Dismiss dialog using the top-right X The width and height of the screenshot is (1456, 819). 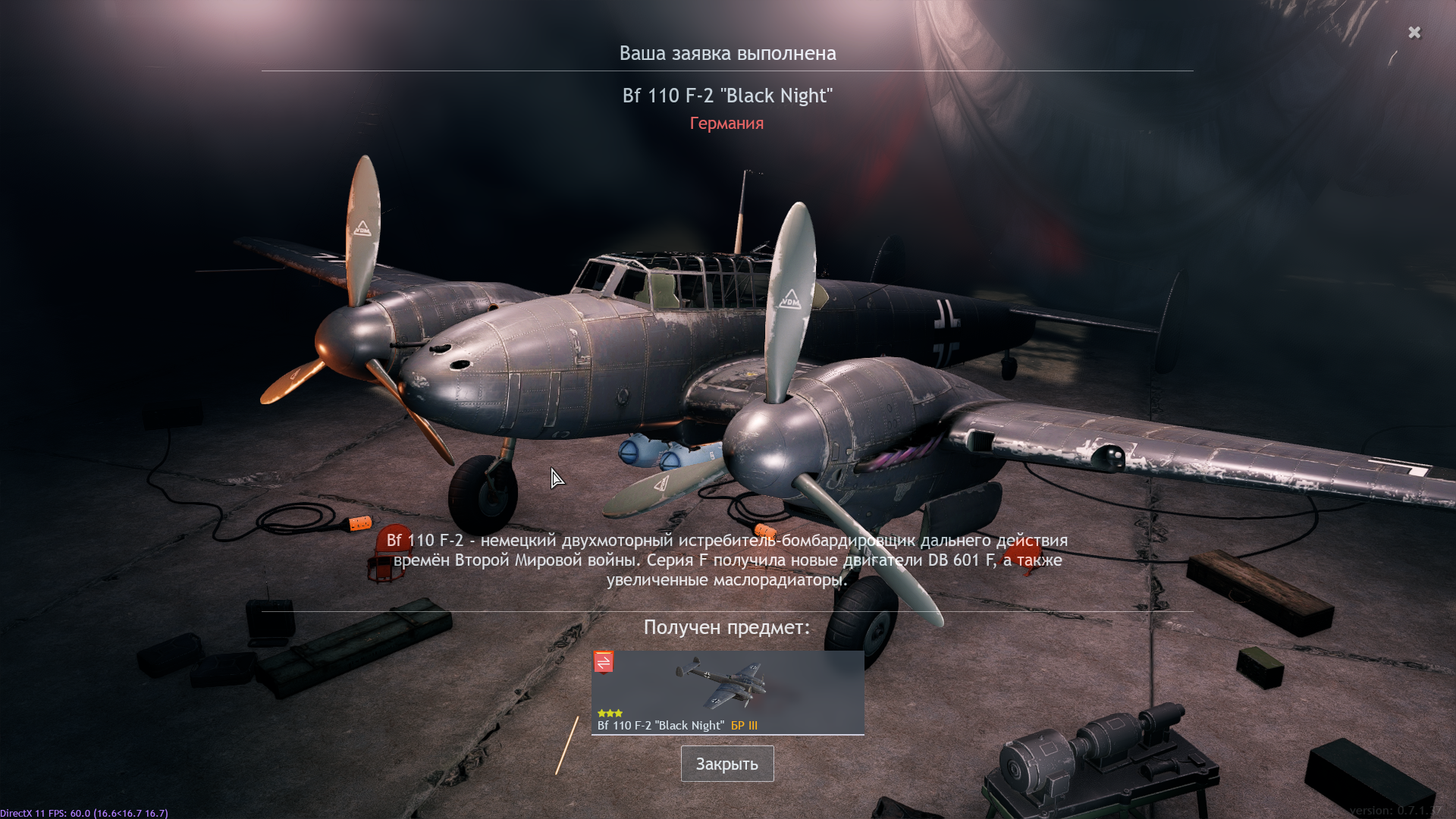point(1414,33)
